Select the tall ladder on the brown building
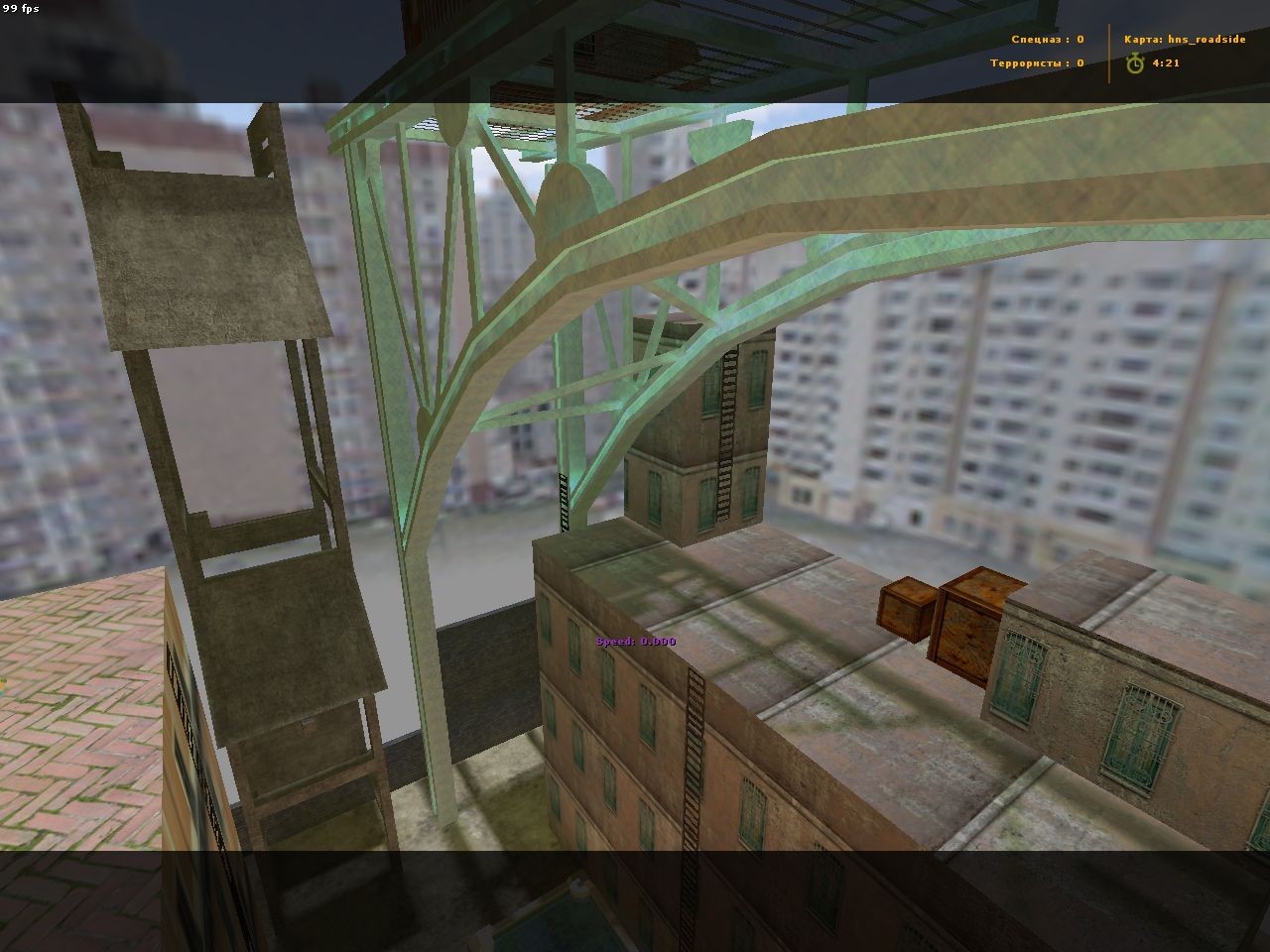Viewport: 1270px width, 952px height. coord(692,773)
